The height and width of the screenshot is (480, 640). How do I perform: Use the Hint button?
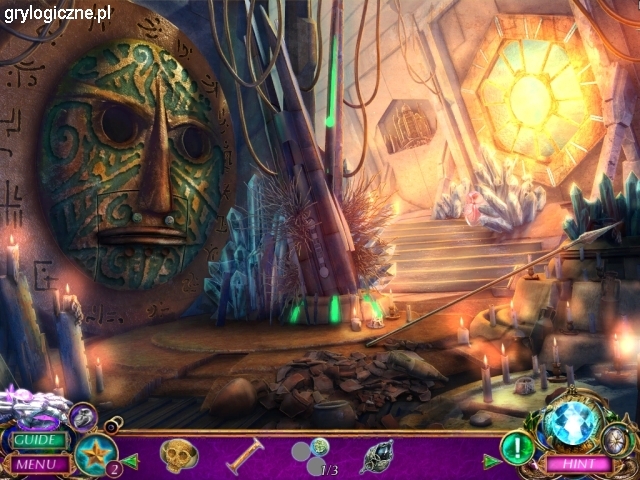(x=578, y=464)
